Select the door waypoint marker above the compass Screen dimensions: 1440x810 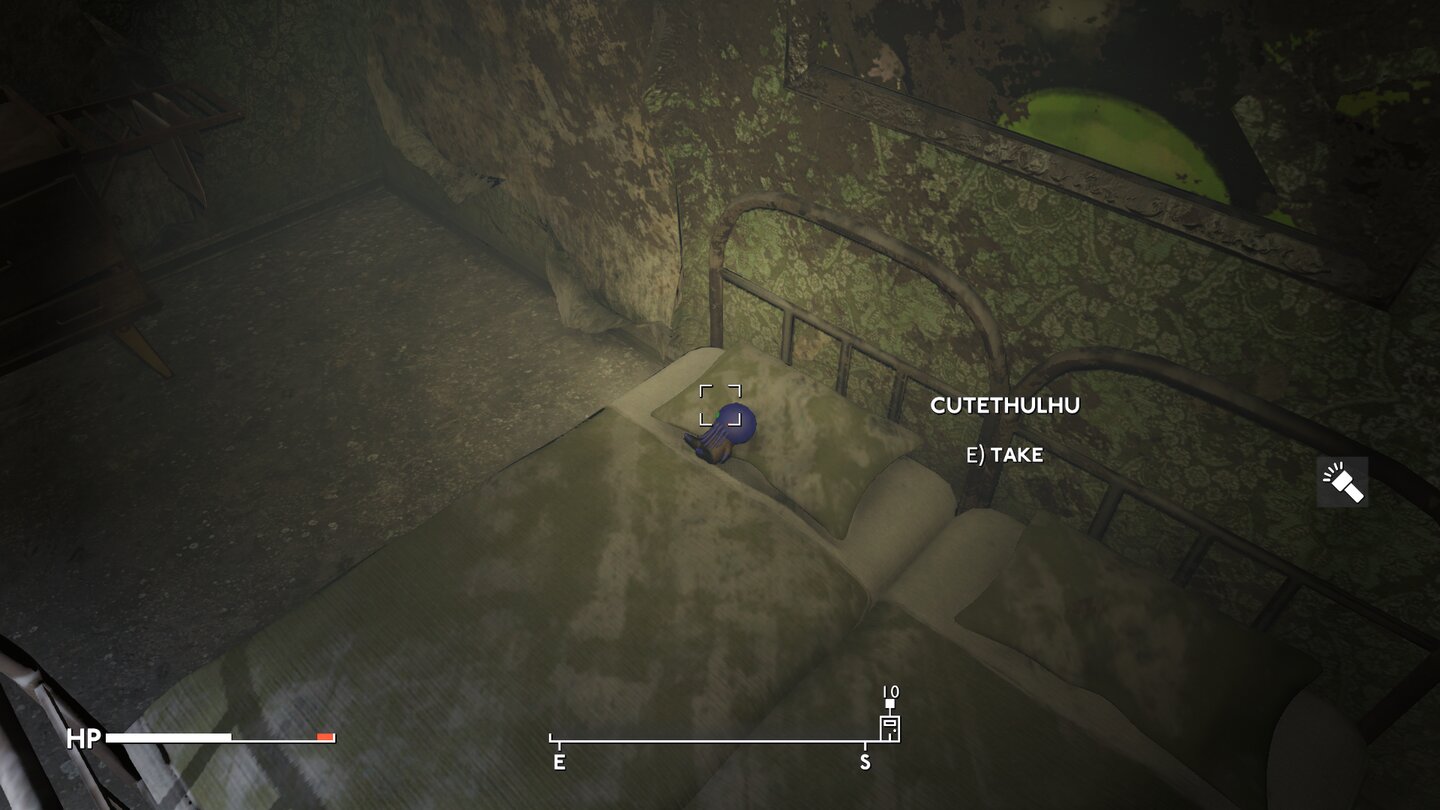click(x=890, y=728)
